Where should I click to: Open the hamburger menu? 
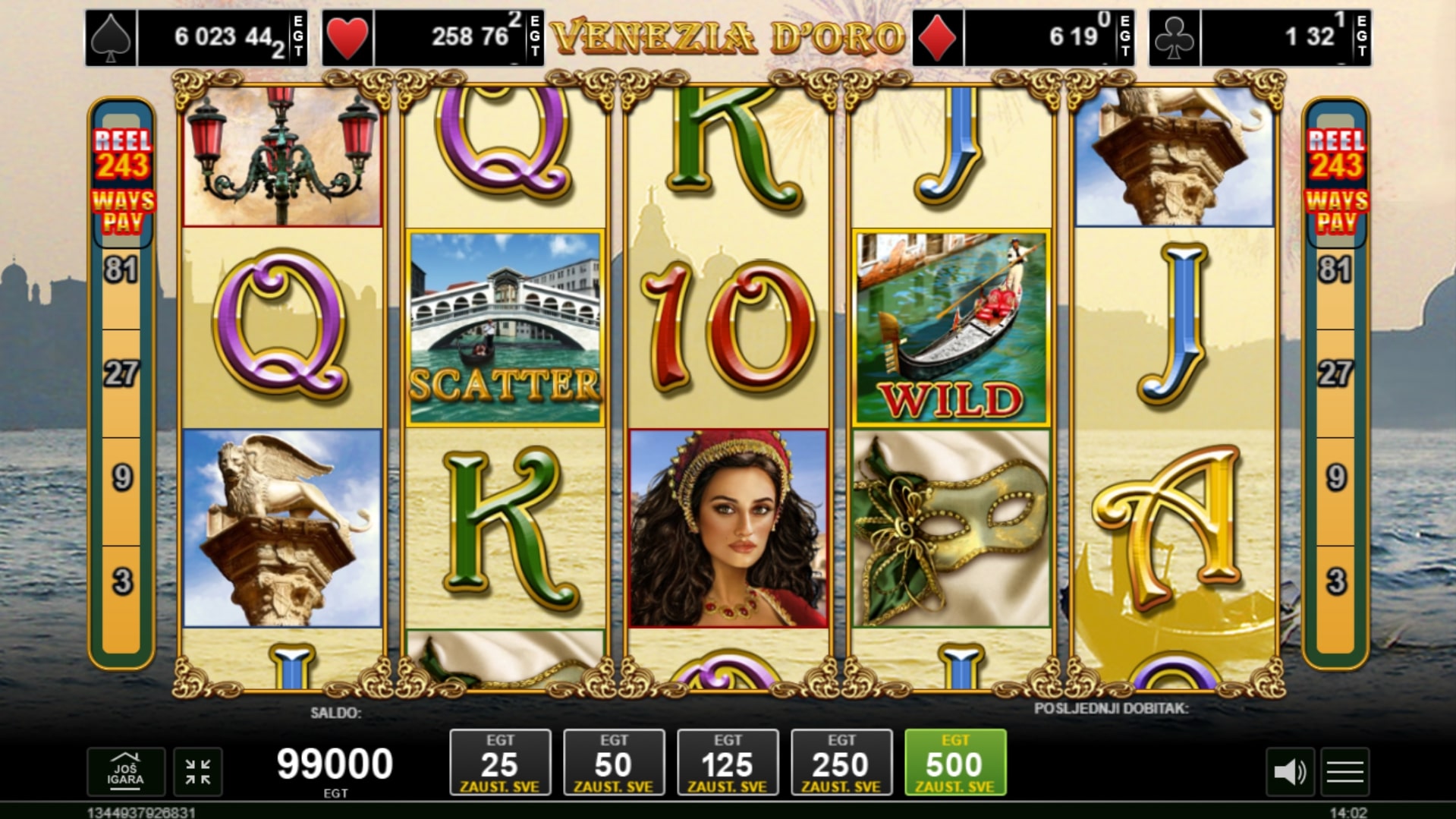tap(1345, 773)
